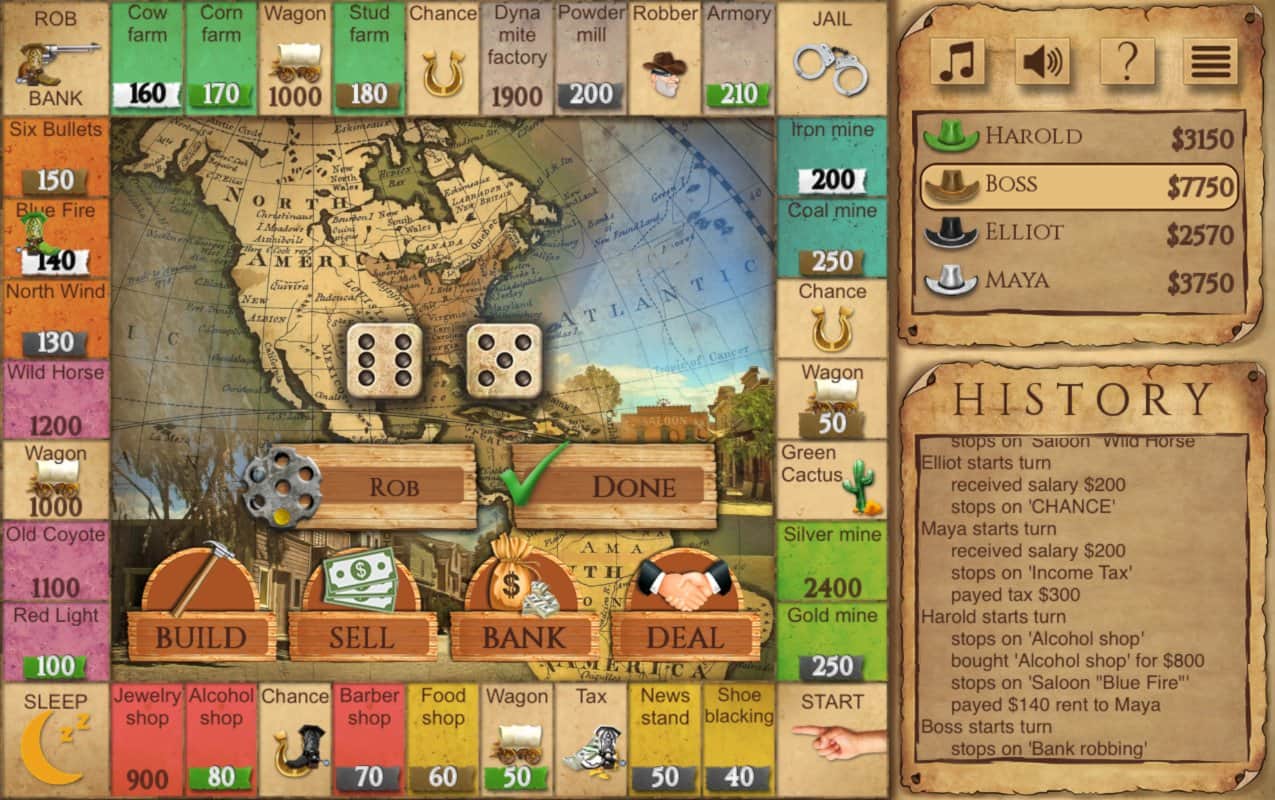
Task: Select the Wild Horse saloon tile
Action: [x=56, y=400]
